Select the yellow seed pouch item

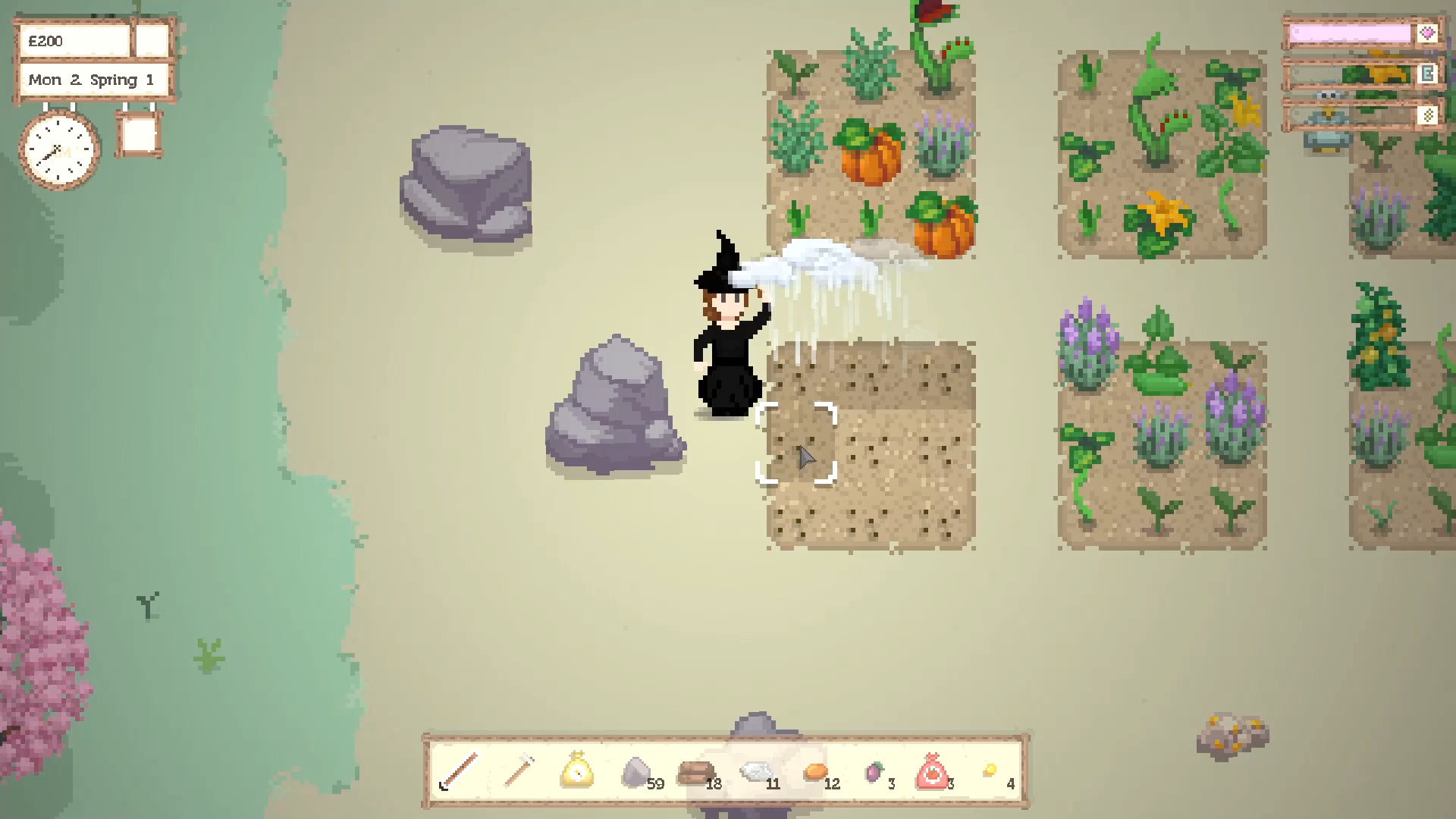click(x=578, y=770)
